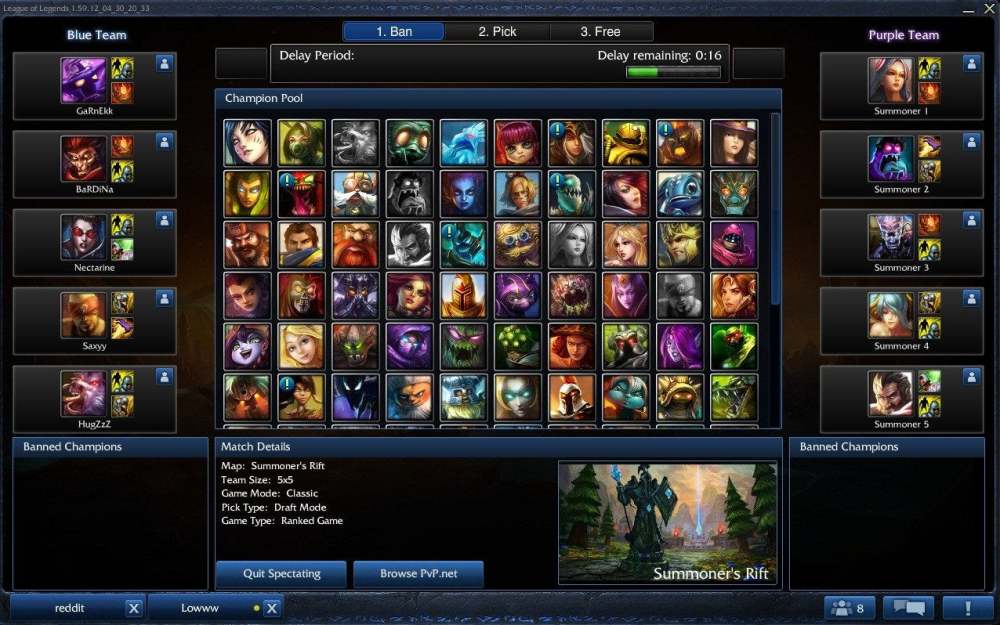Select the 2. Pick phase tab
Viewport: 1000px width, 625px height.
pos(497,32)
